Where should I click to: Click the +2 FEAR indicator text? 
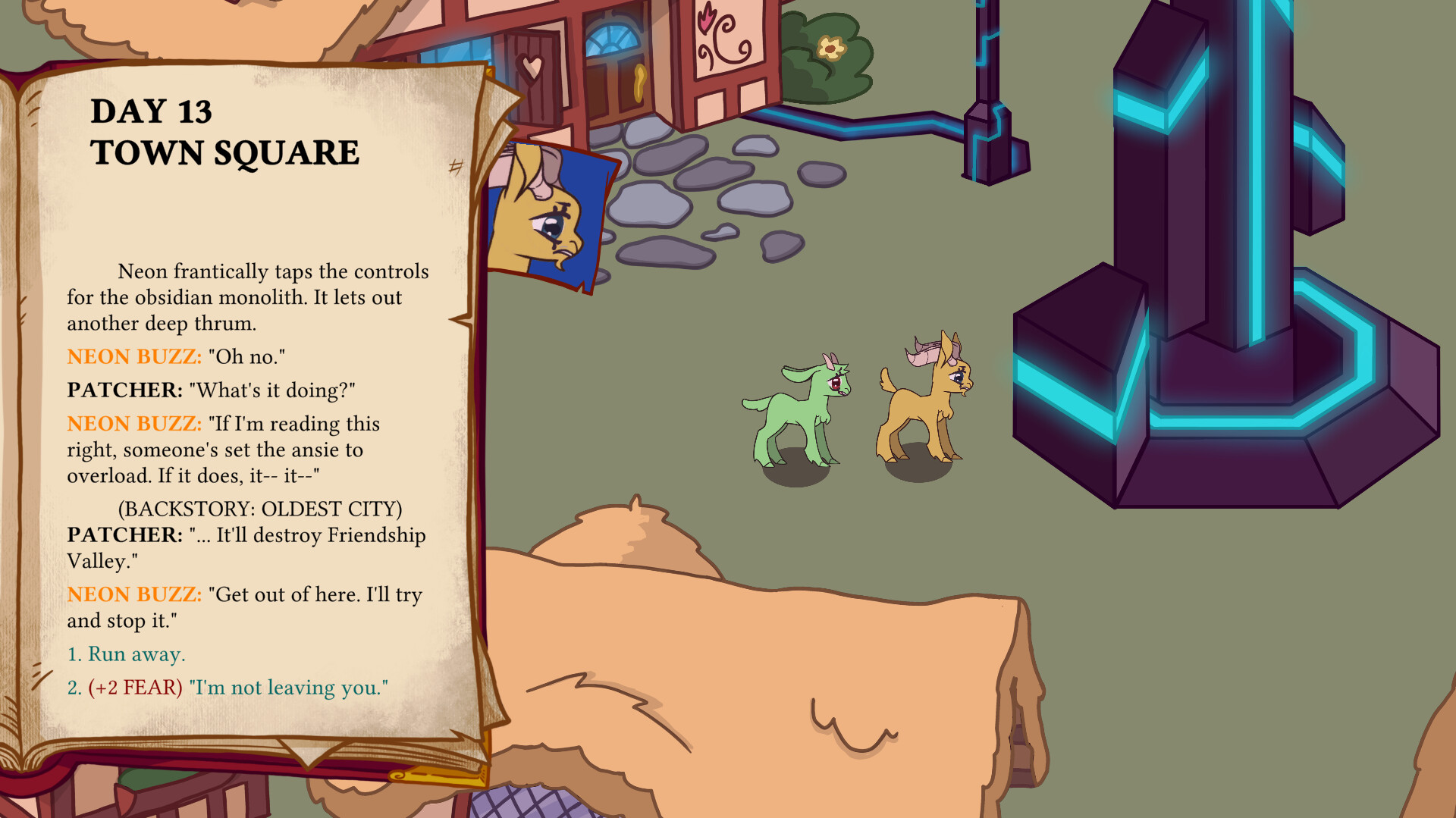coord(133,688)
